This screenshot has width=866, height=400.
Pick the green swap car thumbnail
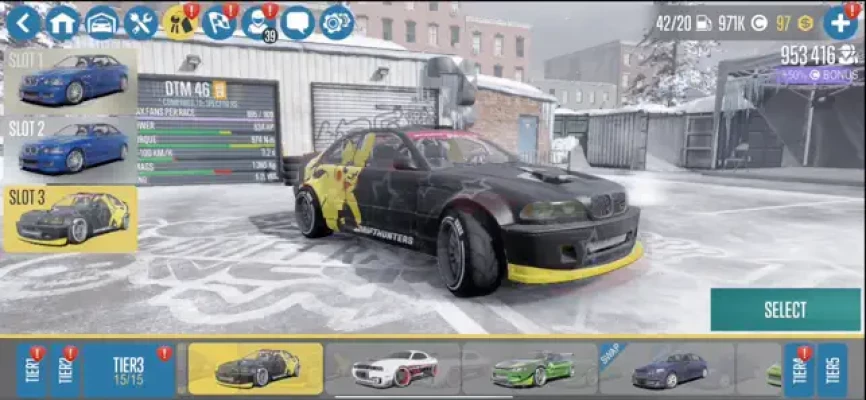tap(530, 369)
